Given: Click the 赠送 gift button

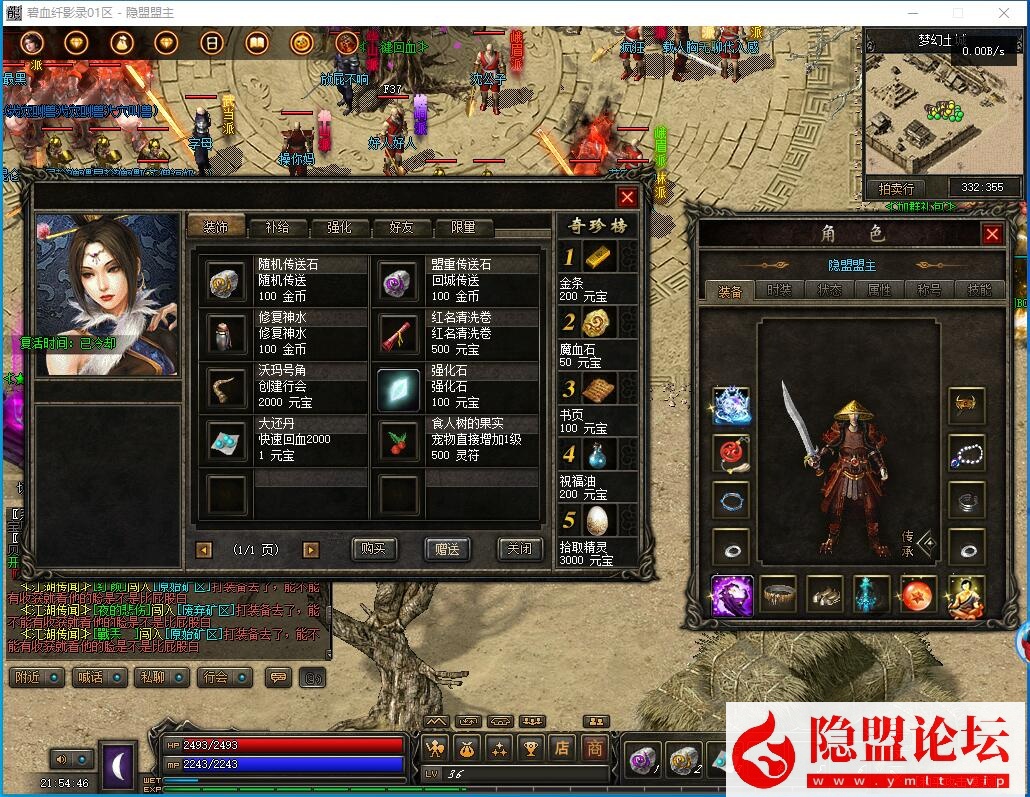Looking at the screenshot, I should [x=447, y=549].
